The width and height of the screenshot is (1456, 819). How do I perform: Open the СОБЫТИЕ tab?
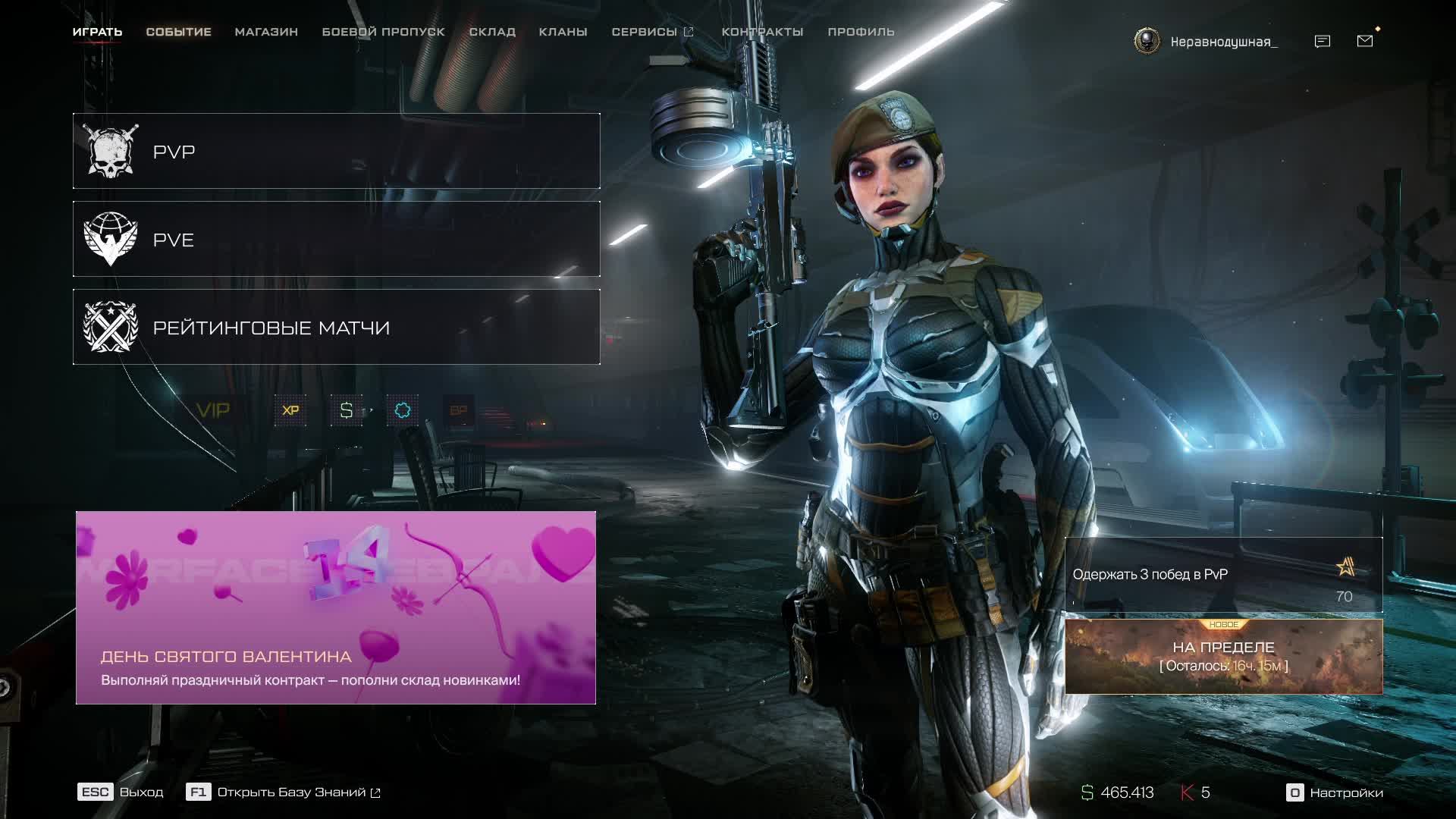point(178,32)
